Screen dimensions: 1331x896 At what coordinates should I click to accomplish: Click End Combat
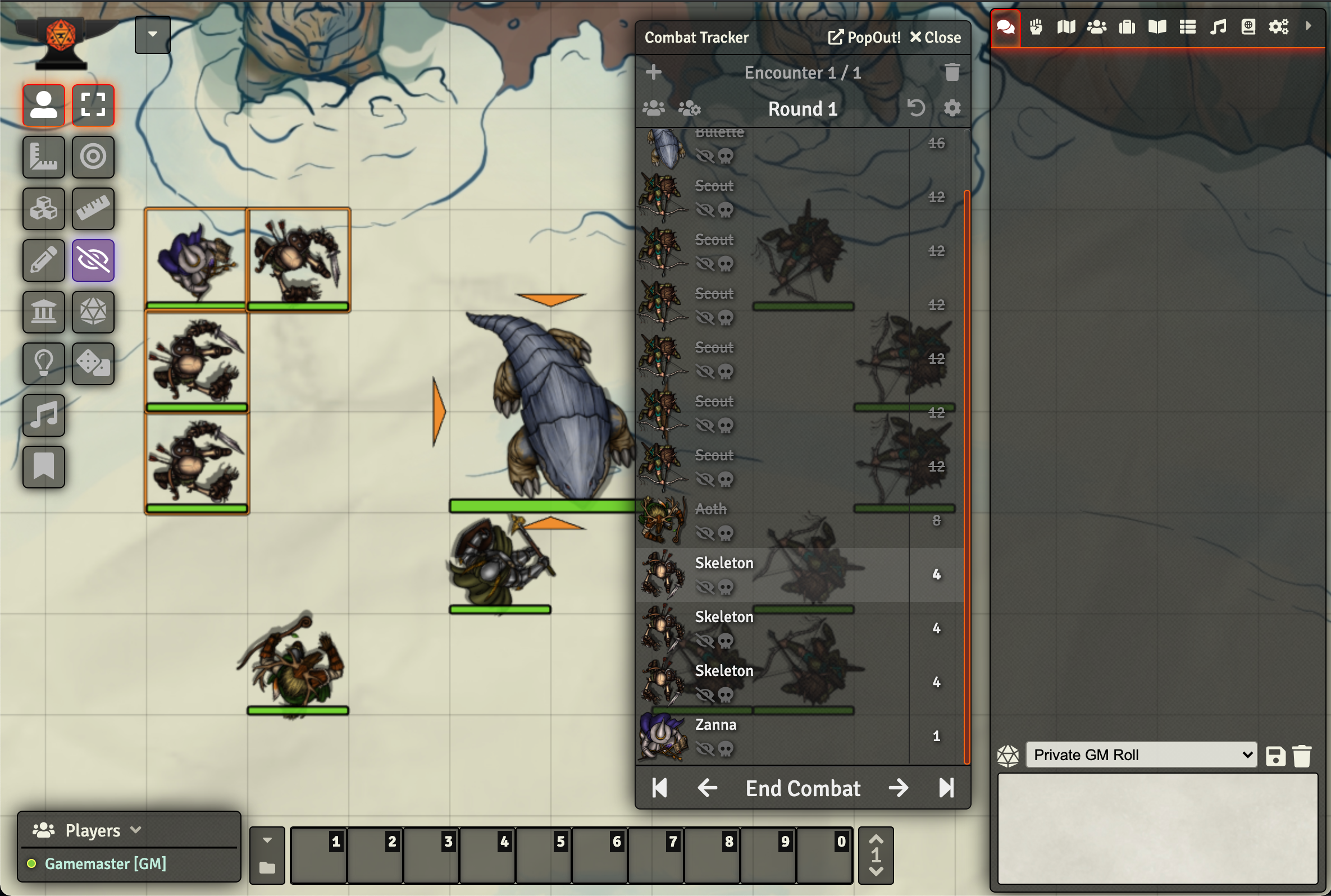802,788
